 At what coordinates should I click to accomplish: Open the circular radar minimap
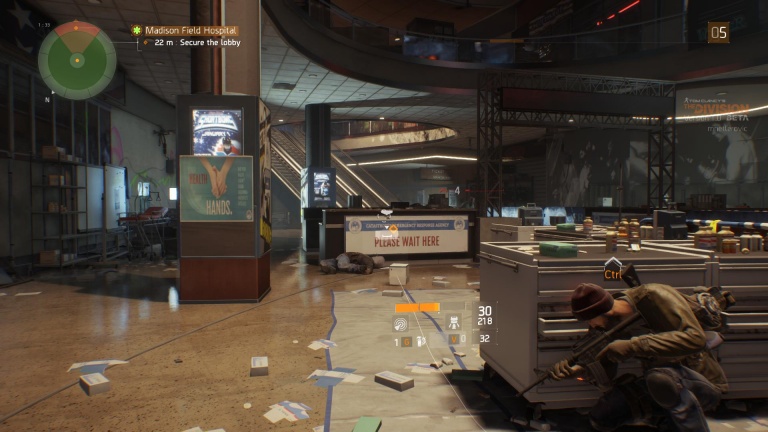(x=77, y=60)
